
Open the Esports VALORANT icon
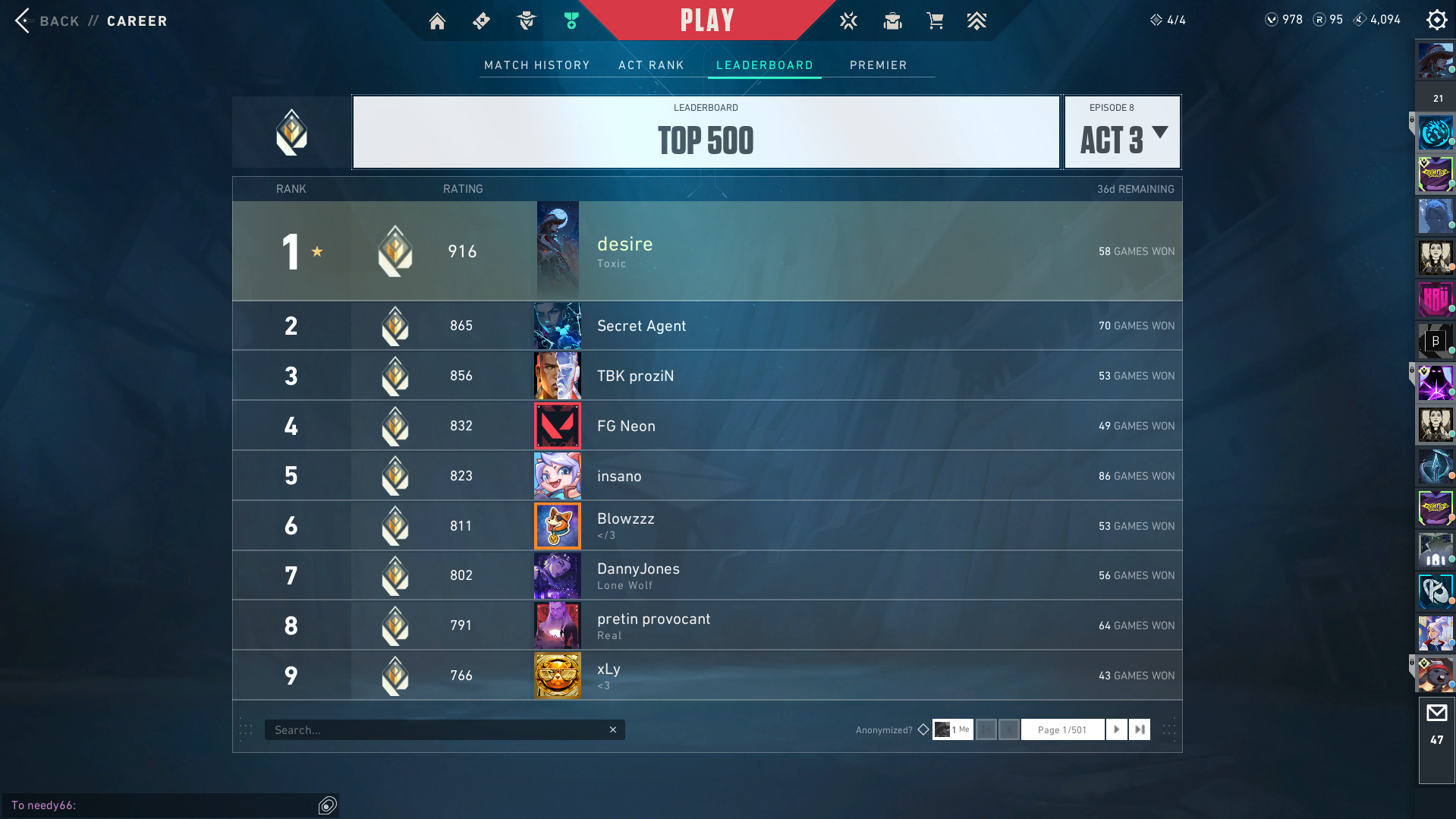pyautogui.click(x=847, y=20)
